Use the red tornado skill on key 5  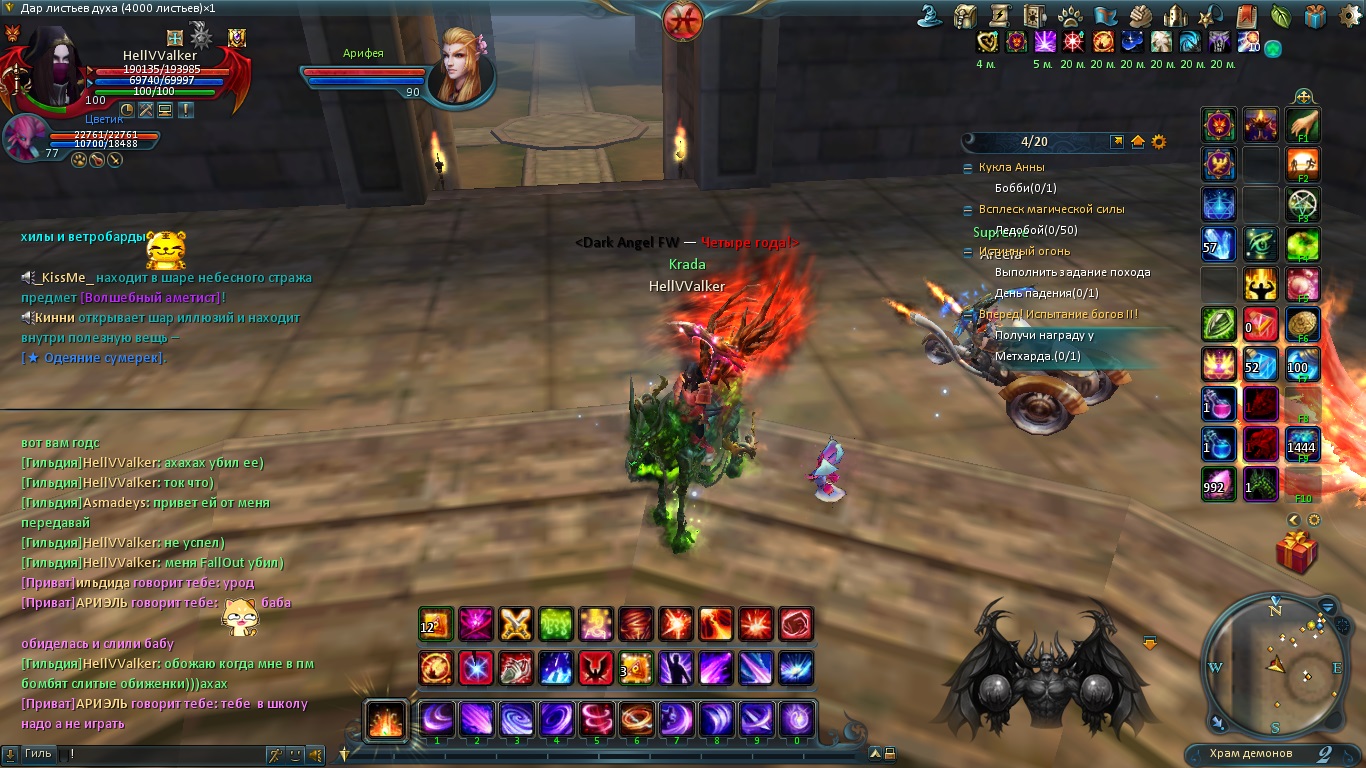pyautogui.click(x=597, y=718)
